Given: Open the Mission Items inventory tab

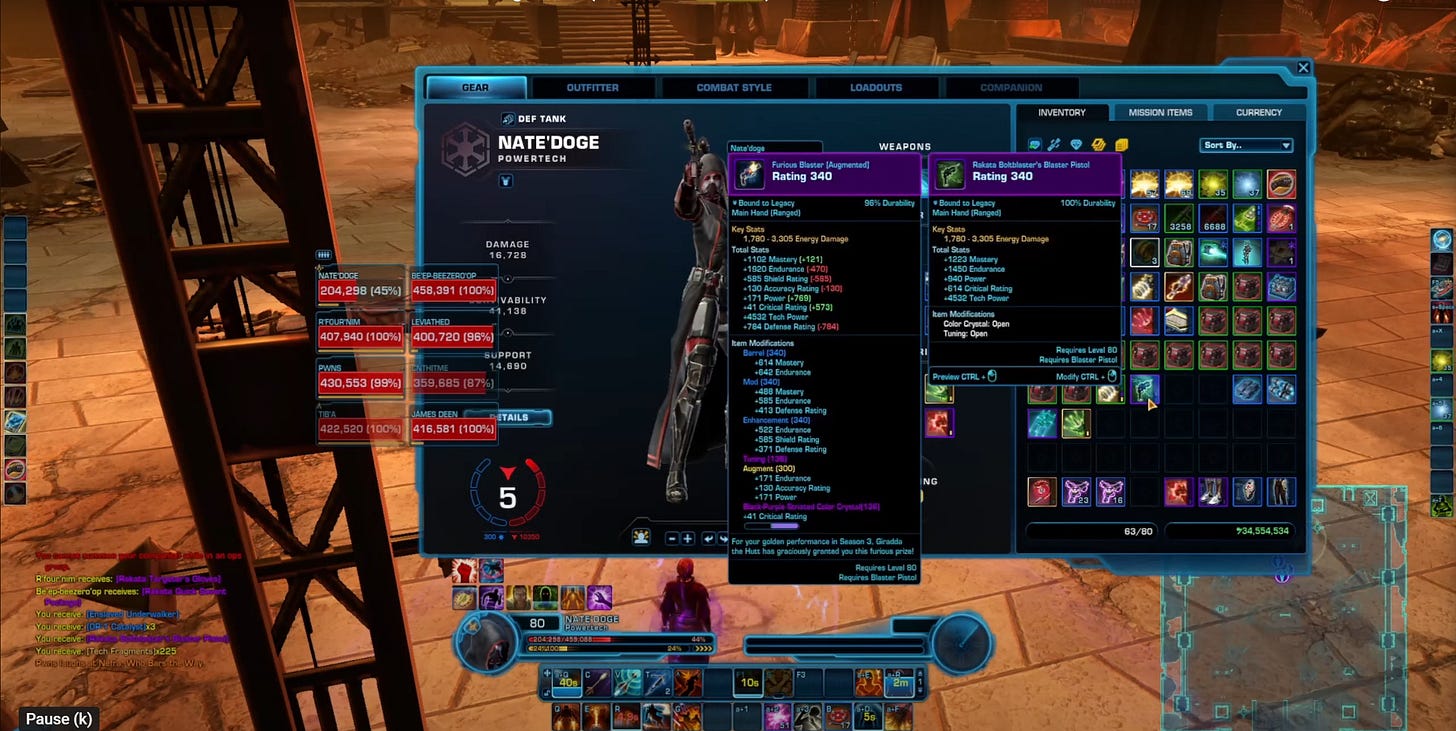Looking at the screenshot, I should tap(1160, 113).
